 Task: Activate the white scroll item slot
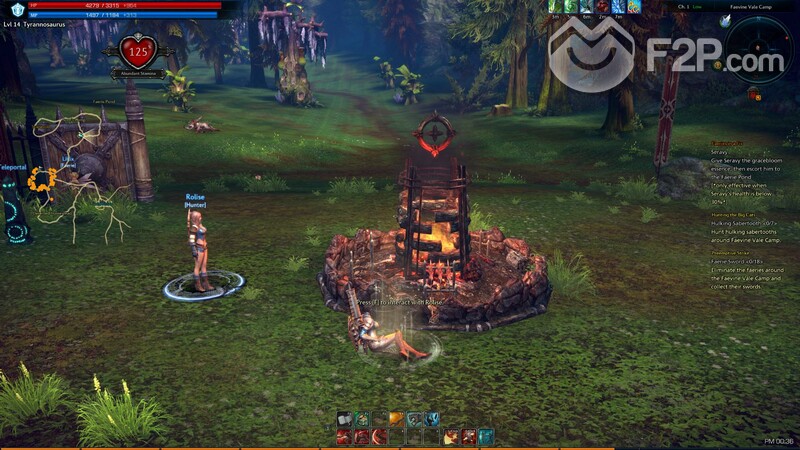click(x=346, y=419)
